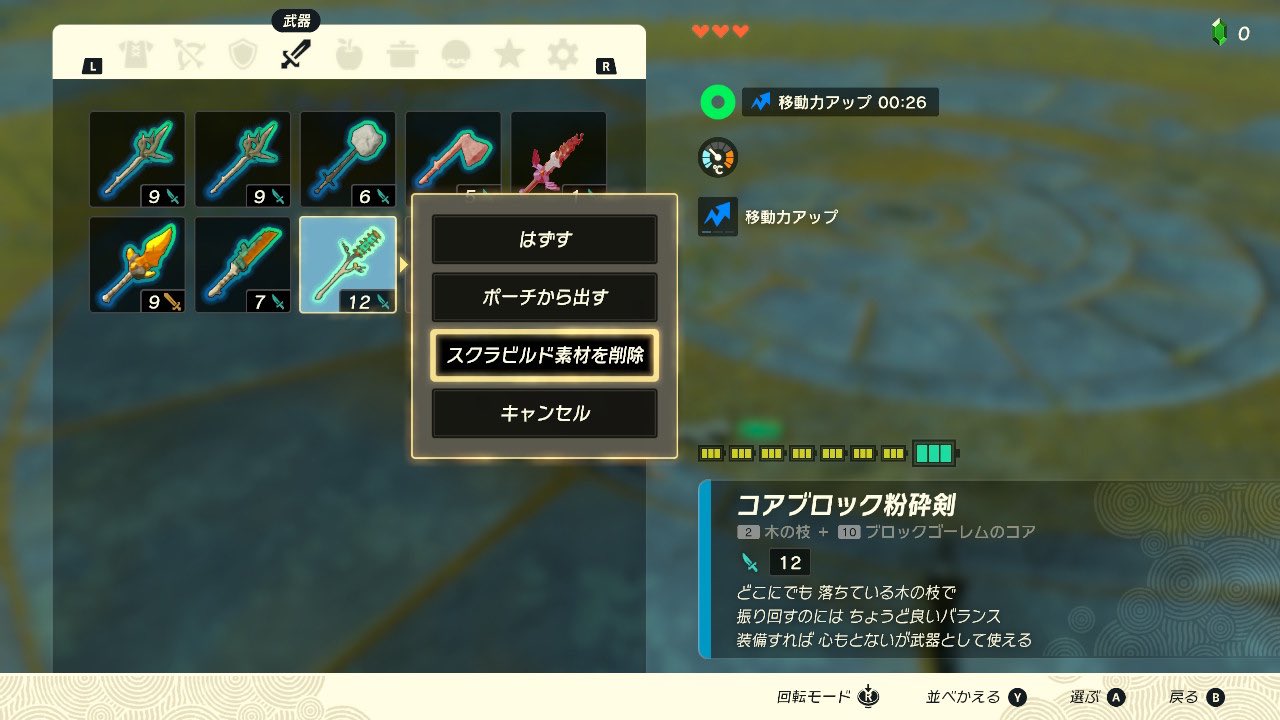This screenshot has height=720, width=1280.
Task: Select the orange gem-tipped weapon slot
Action: tap(137, 265)
